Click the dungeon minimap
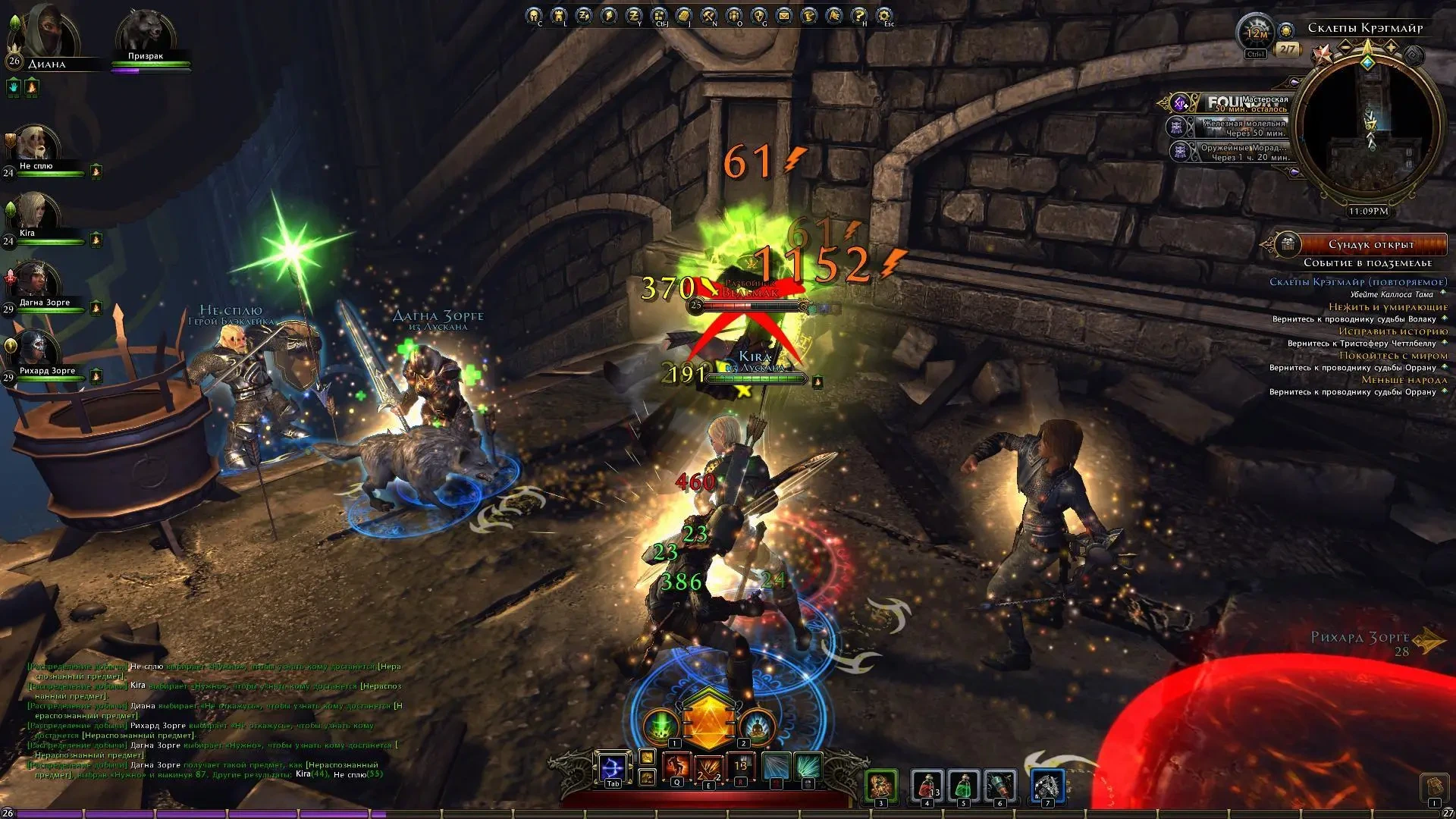The width and height of the screenshot is (1456, 819). click(1369, 129)
